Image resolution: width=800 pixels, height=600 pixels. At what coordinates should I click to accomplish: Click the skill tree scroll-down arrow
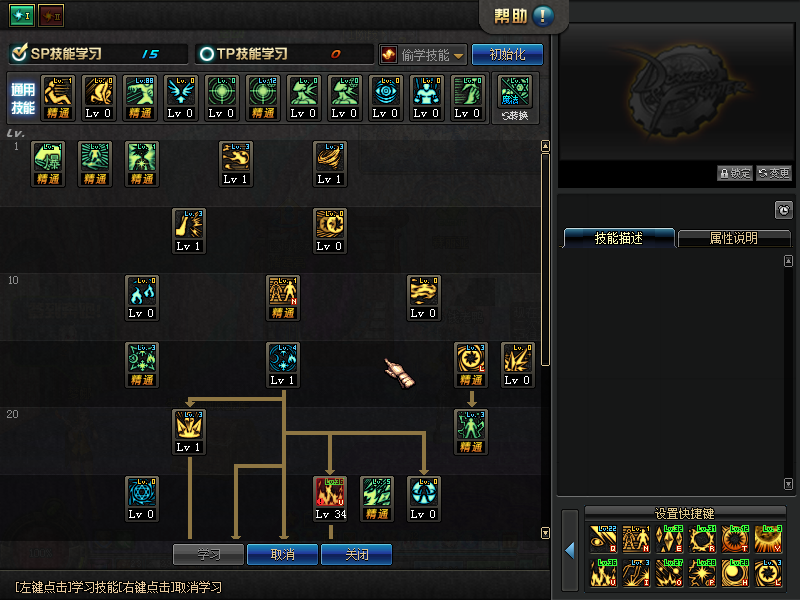(x=545, y=534)
